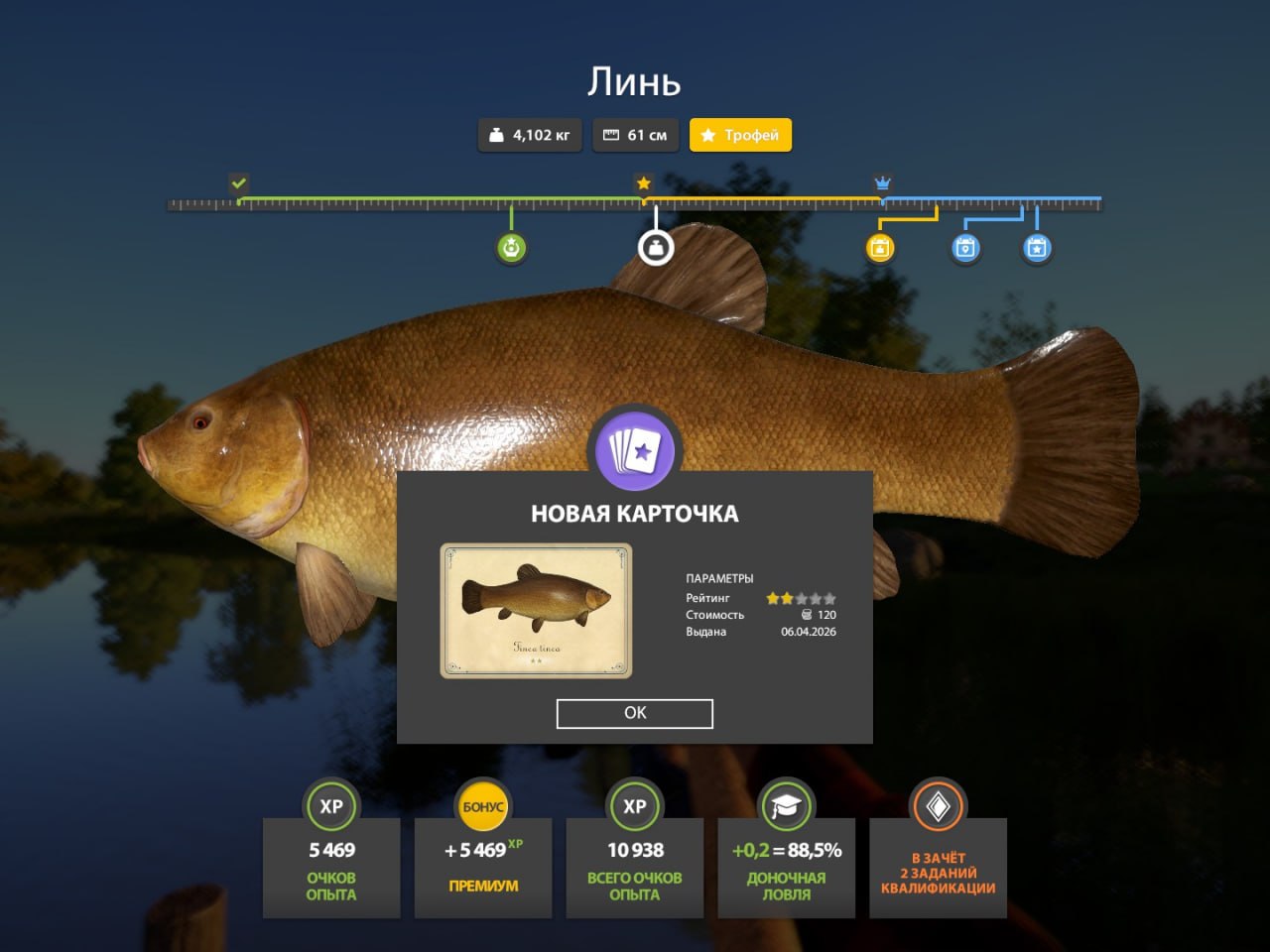The width and height of the screenshot is (1270, 952).
Task: Select the green stopwatch milestone icon
Action: pos(510,248)
